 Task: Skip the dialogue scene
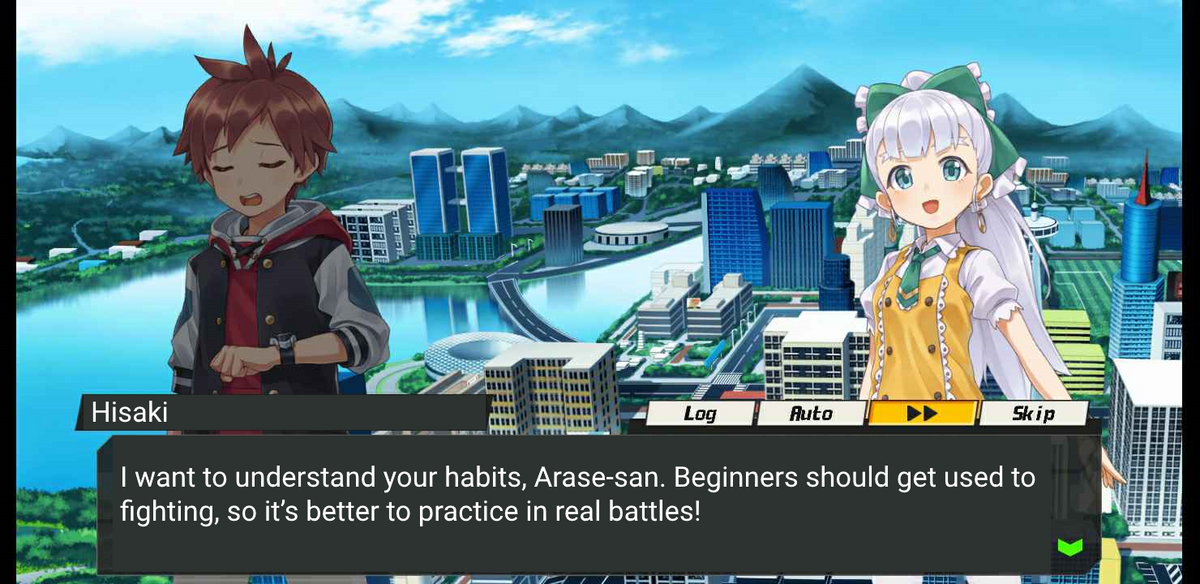[1032, 413]
